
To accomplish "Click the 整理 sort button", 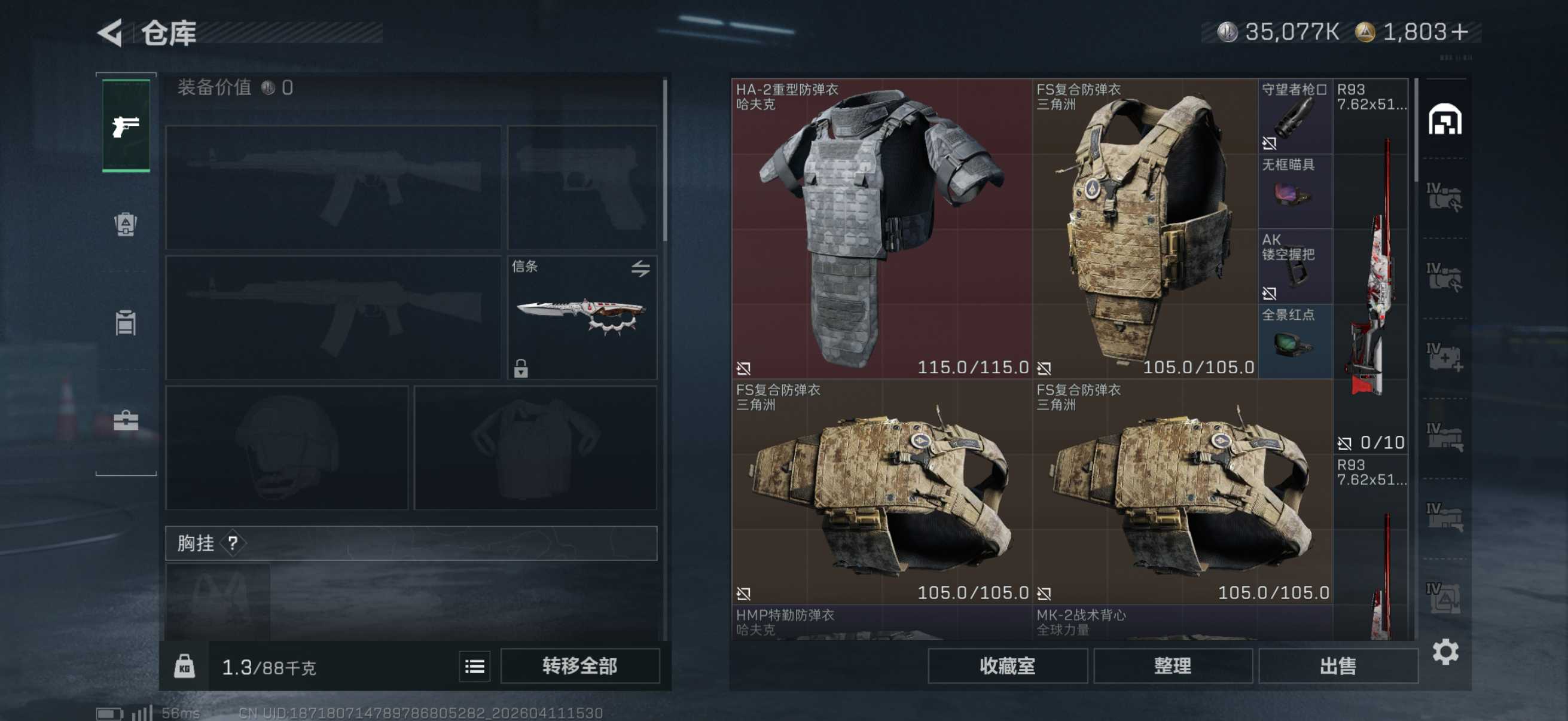I will click(x=1172, y=666).
